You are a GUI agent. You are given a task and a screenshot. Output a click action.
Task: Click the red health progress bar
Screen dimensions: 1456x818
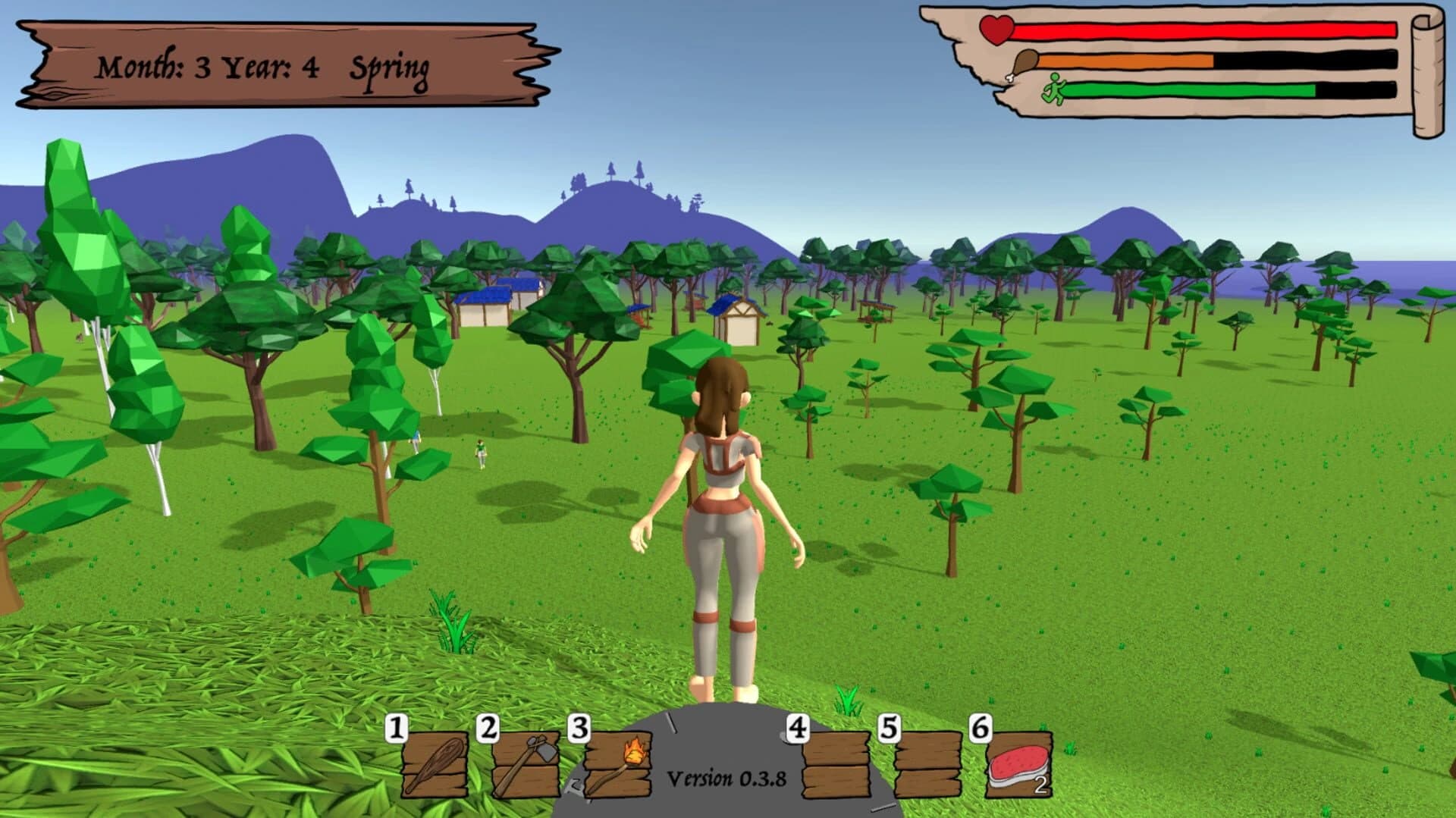[x=1206, y=31]
